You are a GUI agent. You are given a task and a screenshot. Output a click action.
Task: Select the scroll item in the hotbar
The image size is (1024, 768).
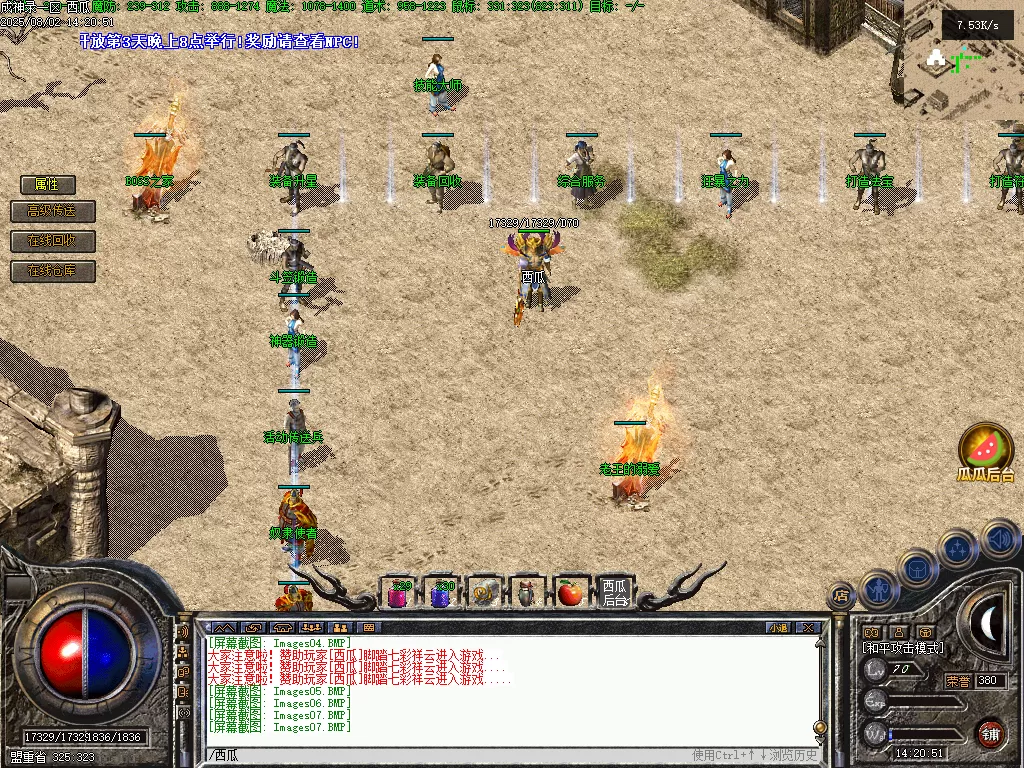[485, 594]
